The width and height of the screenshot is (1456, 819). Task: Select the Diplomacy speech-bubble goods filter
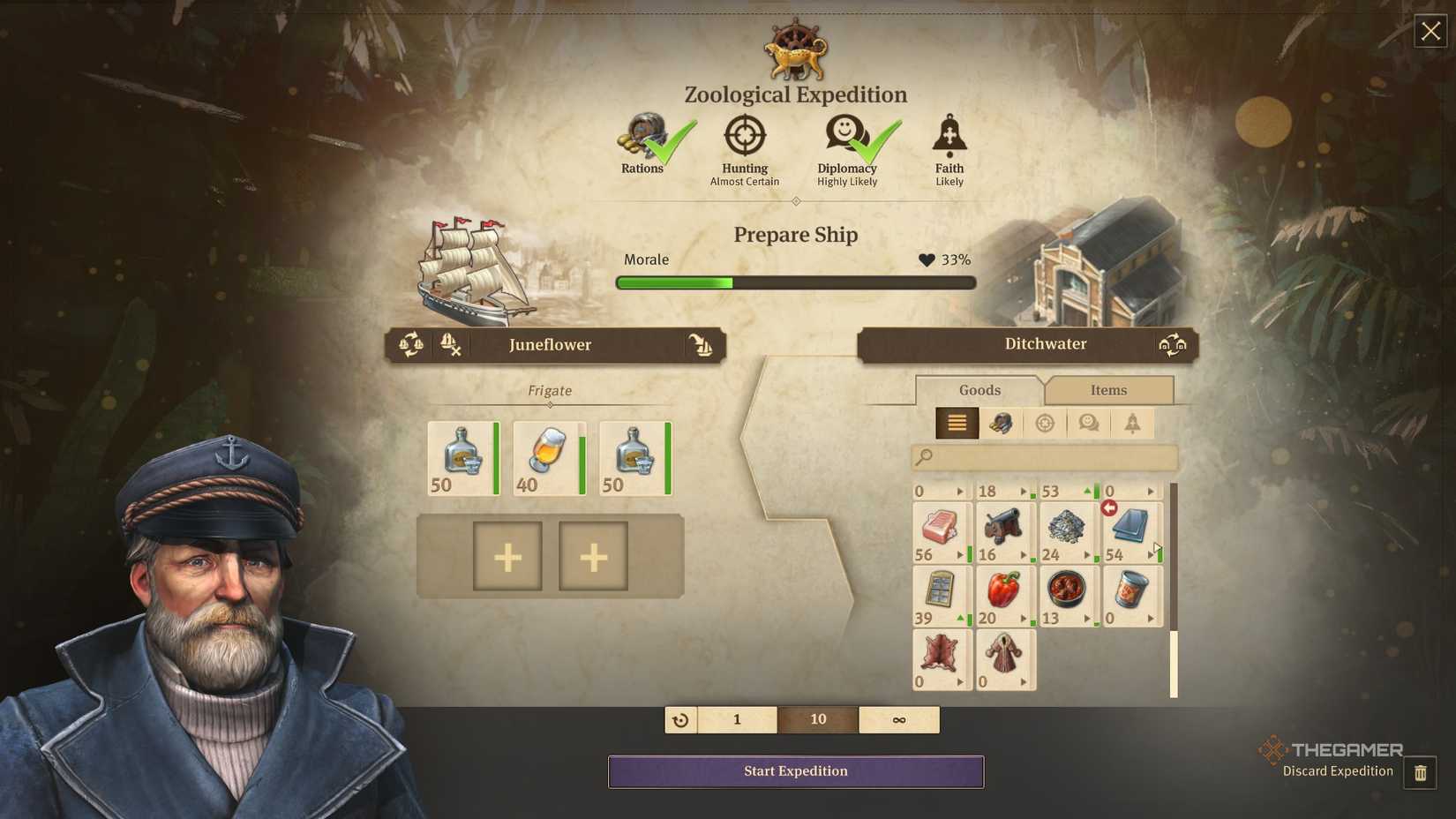point(1088,423)
